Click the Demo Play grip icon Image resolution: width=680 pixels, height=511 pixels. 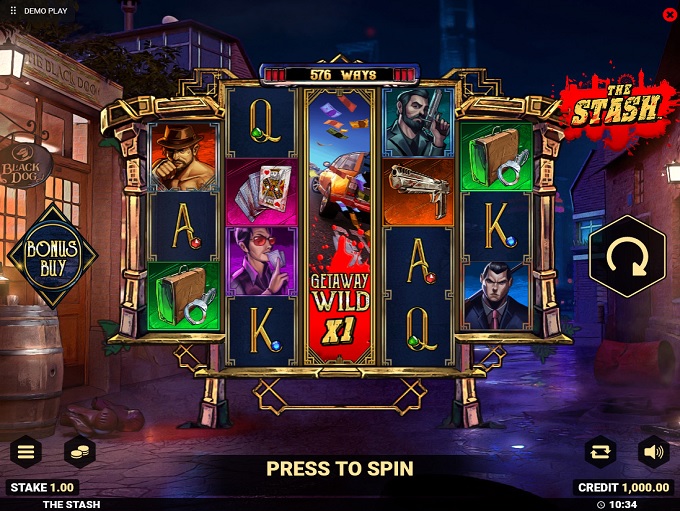click(13, 11)
